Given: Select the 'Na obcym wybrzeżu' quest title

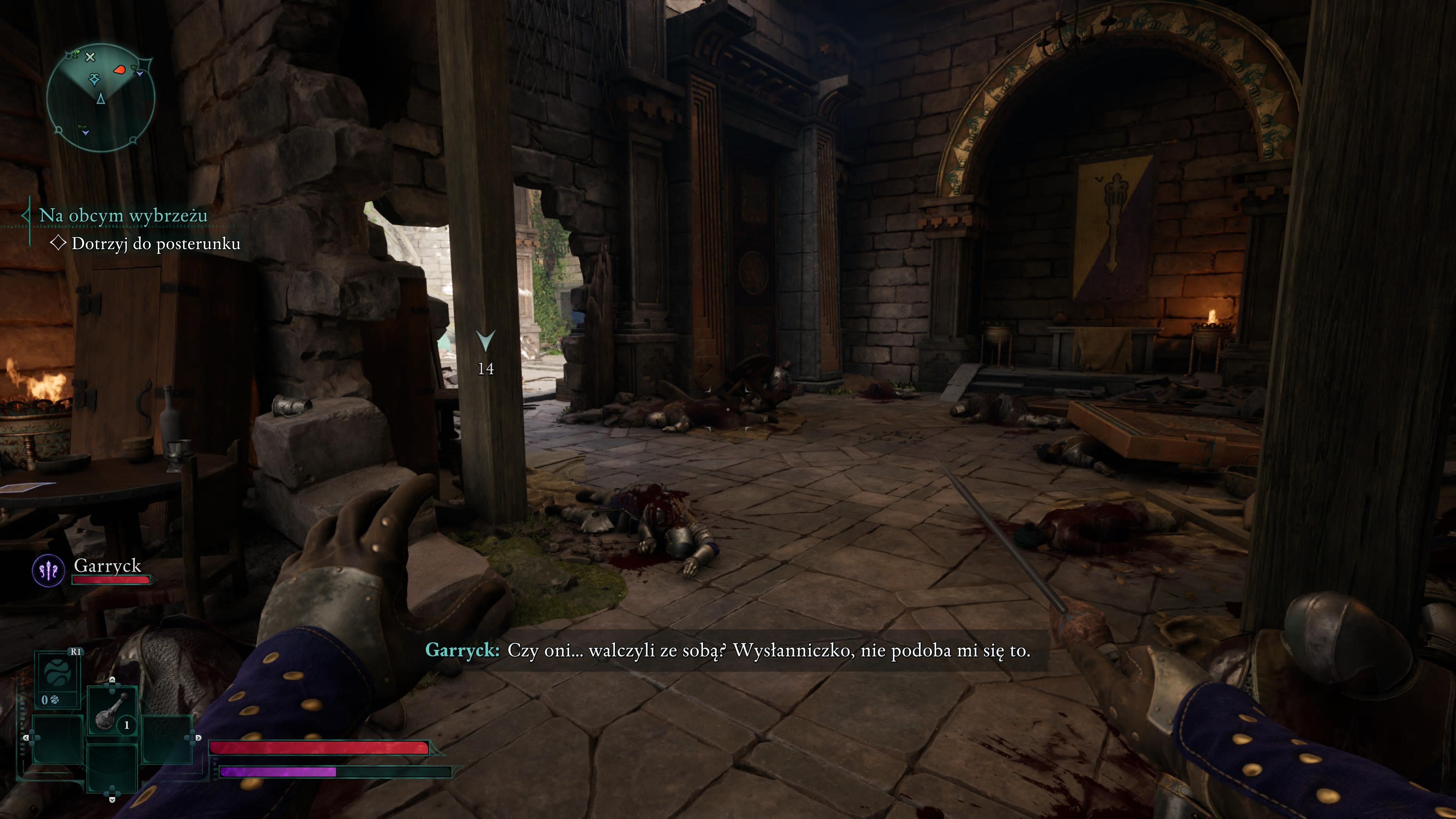Looking at the screenshot, I should point(123,215).
